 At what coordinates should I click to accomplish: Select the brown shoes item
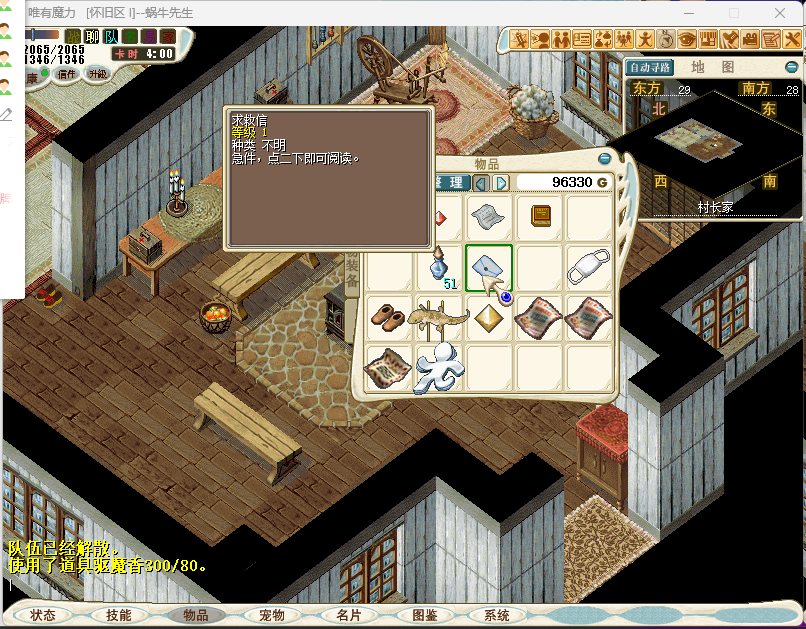389,318
